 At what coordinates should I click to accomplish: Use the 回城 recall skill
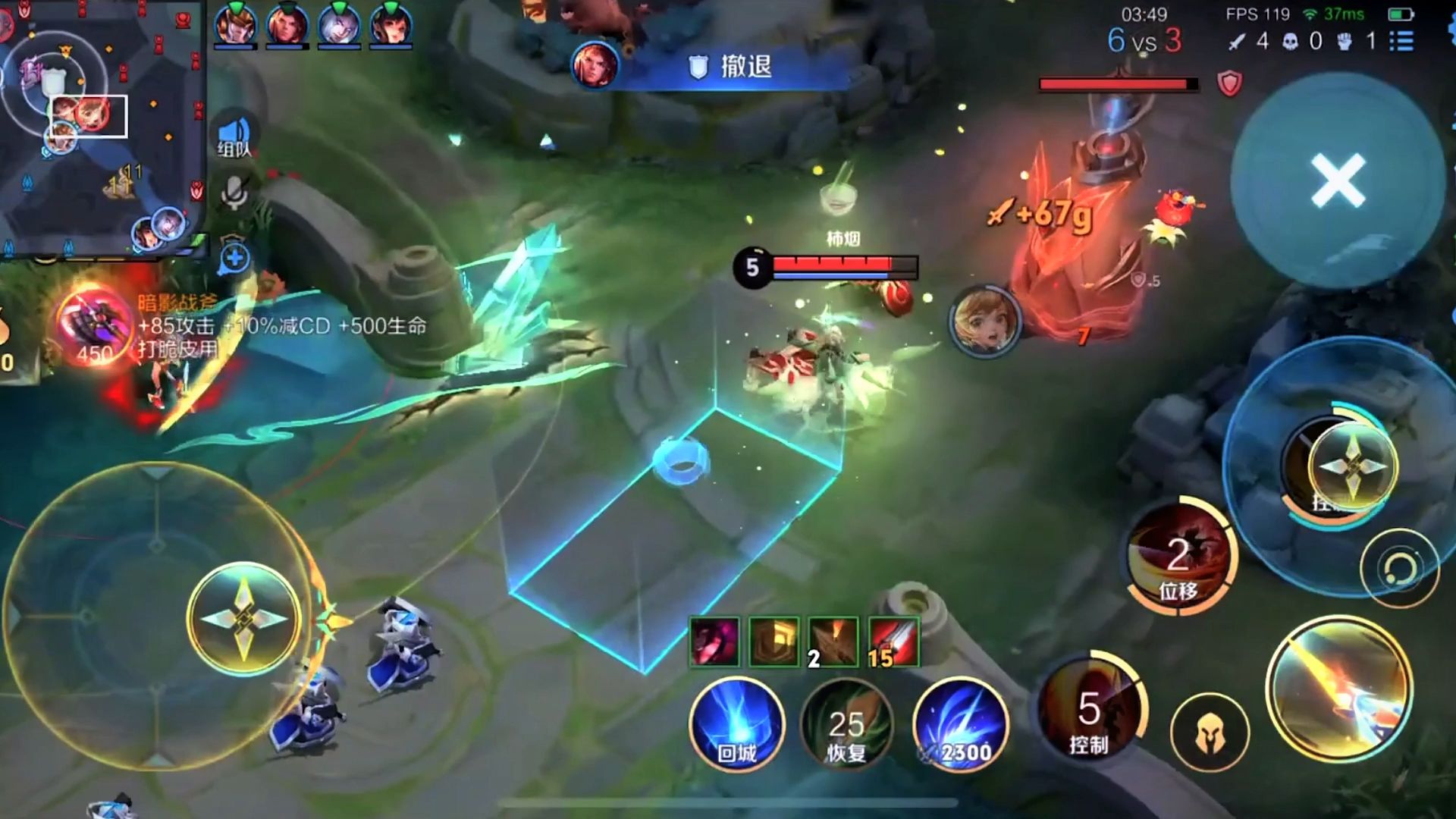click(x=736, y=726)
